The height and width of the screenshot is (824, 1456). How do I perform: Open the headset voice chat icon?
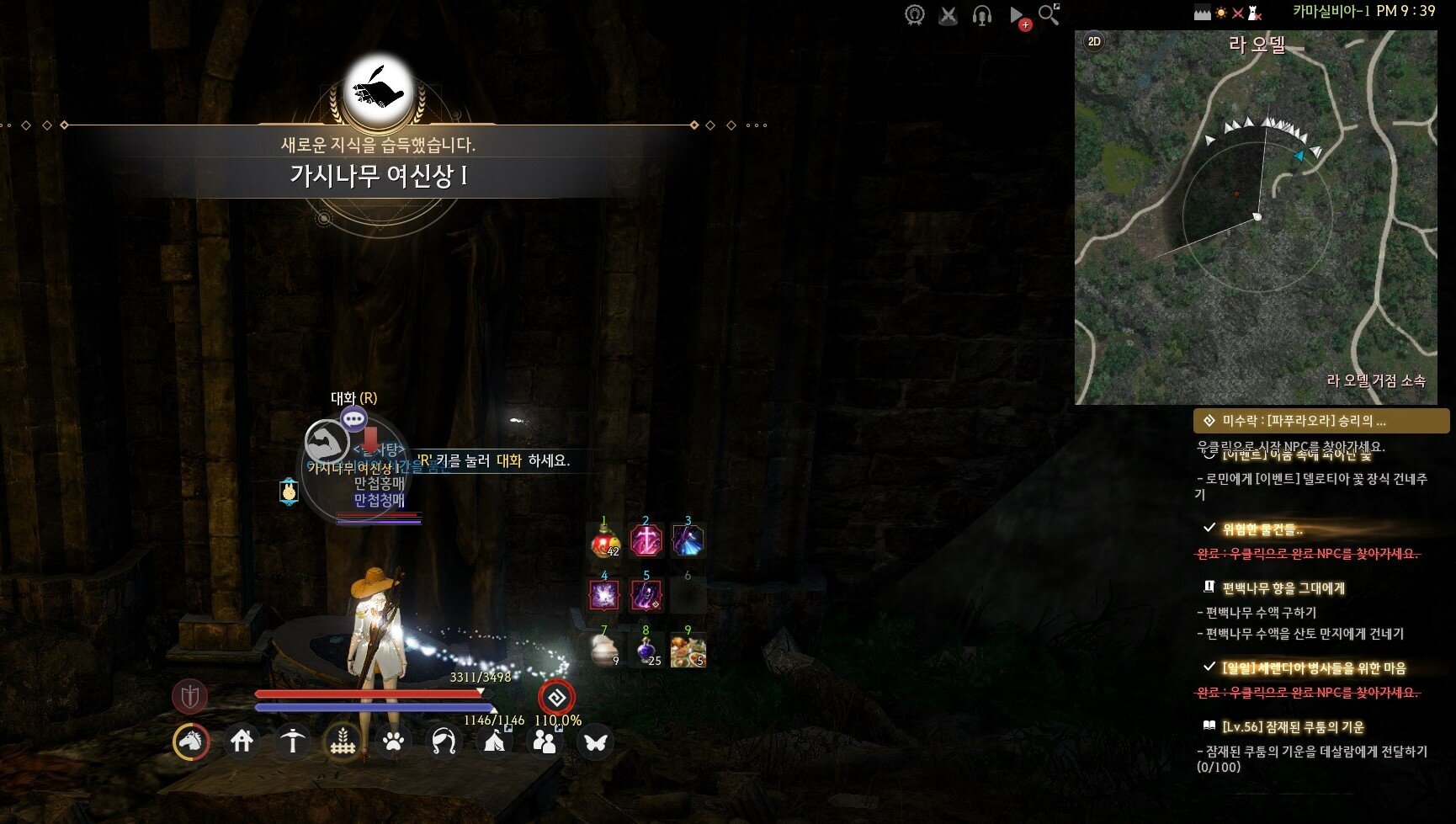pos(981,15)
